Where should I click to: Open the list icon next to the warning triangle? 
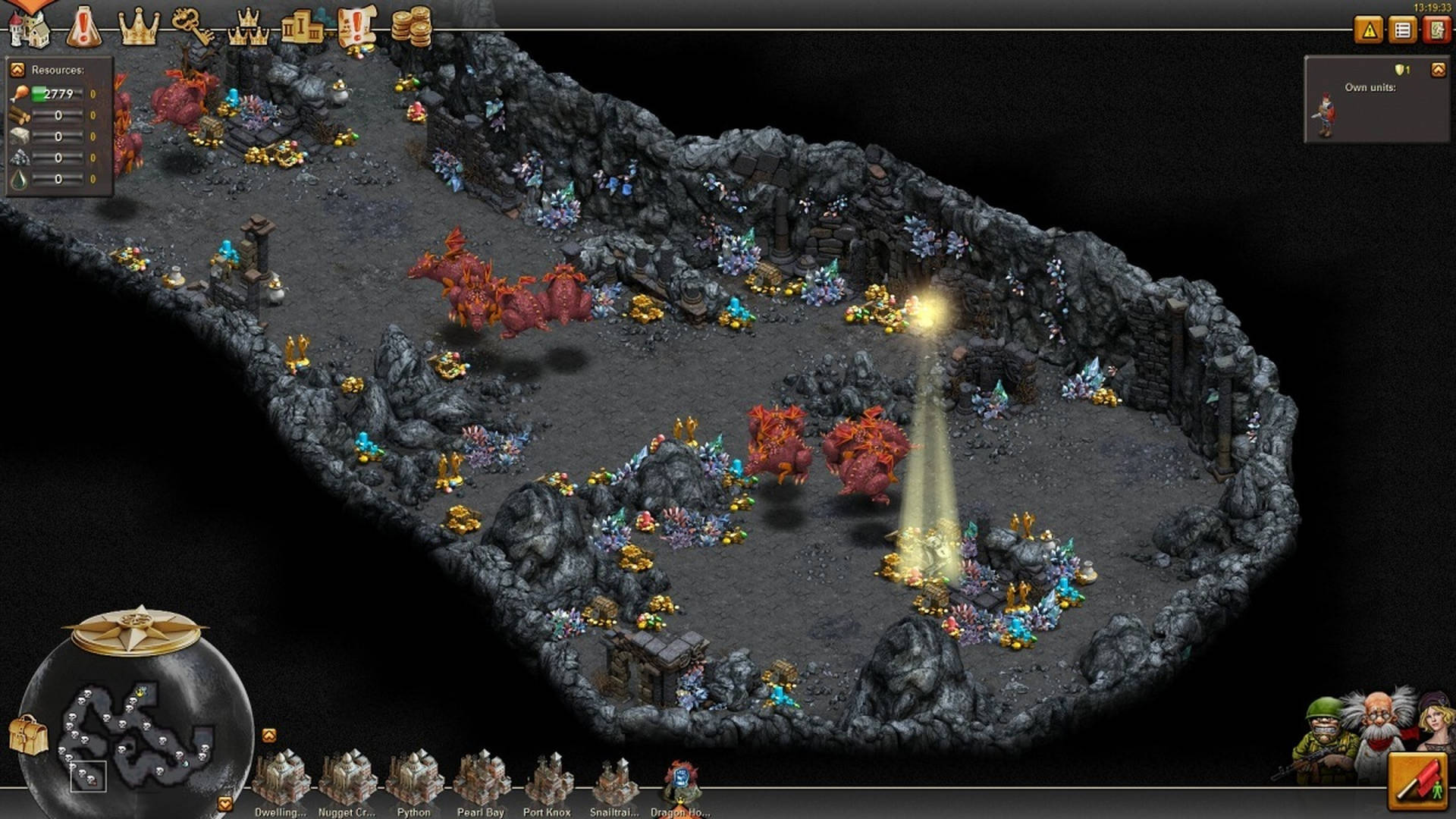tap(1402, 30)
